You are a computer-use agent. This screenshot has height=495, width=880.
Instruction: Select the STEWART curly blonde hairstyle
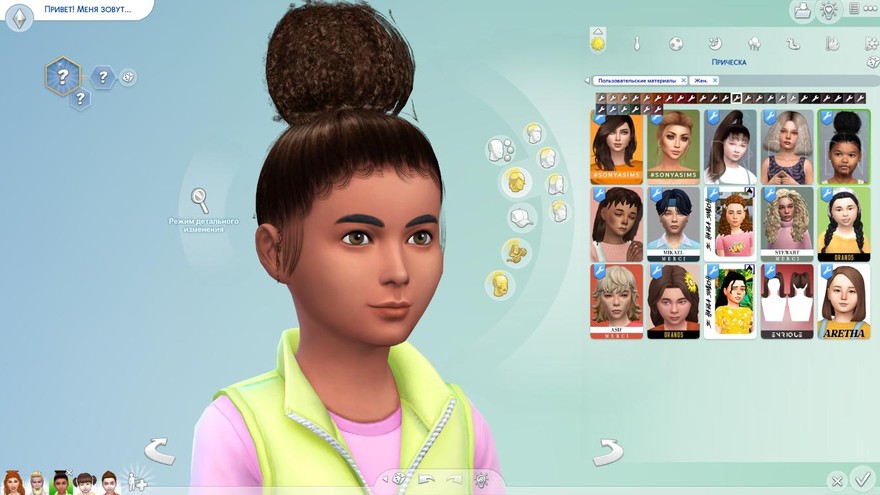click(786, 223)
